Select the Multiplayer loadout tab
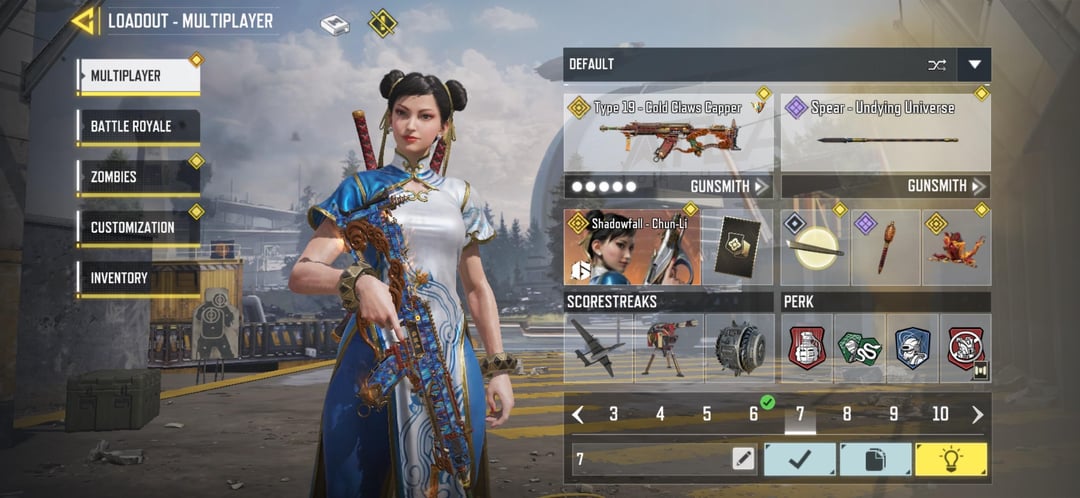The width and height of the screenshot is (1080, 498). 138,76
